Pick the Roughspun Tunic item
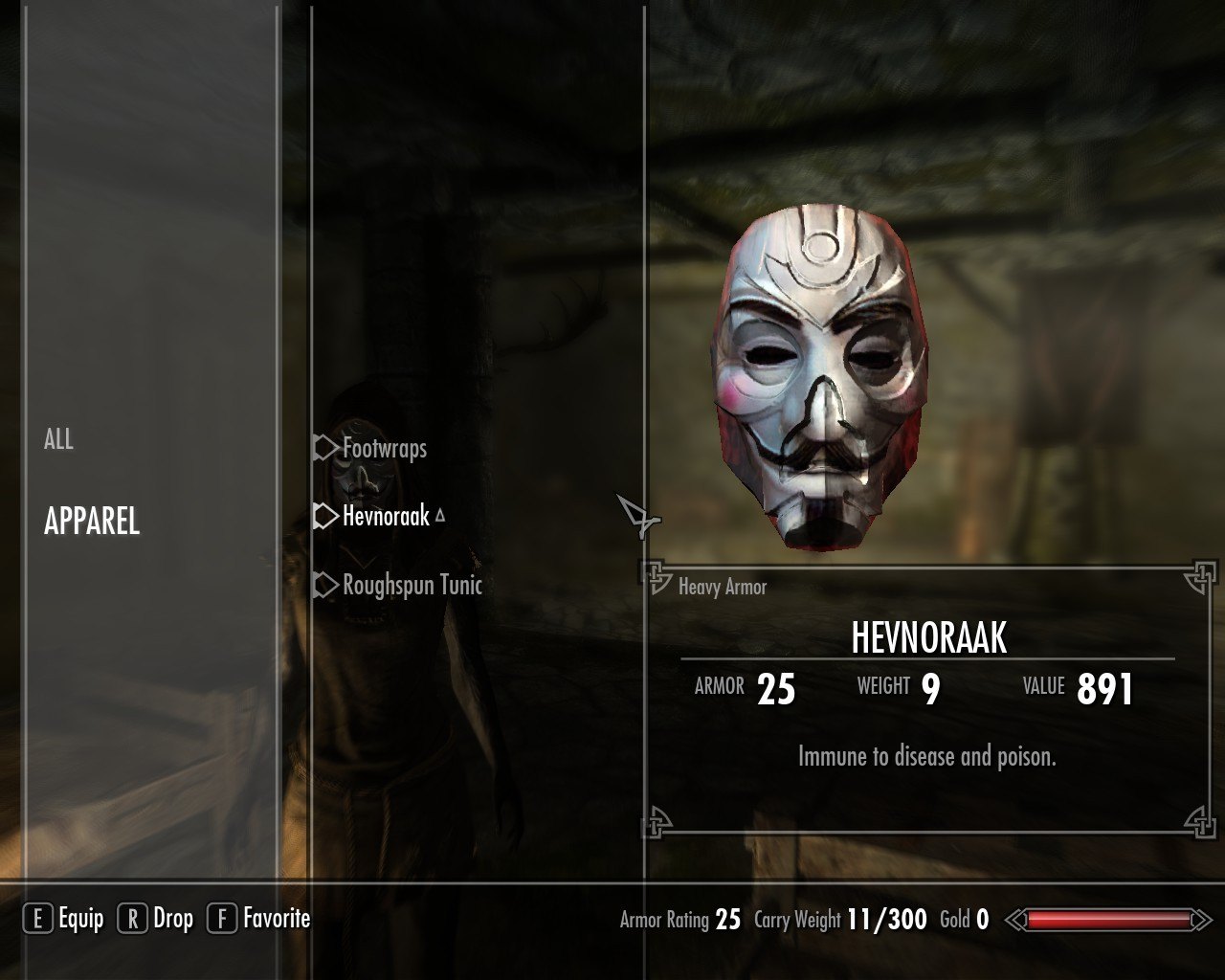Viewport: 1225px width, 980px height. (x=412, y=585)
